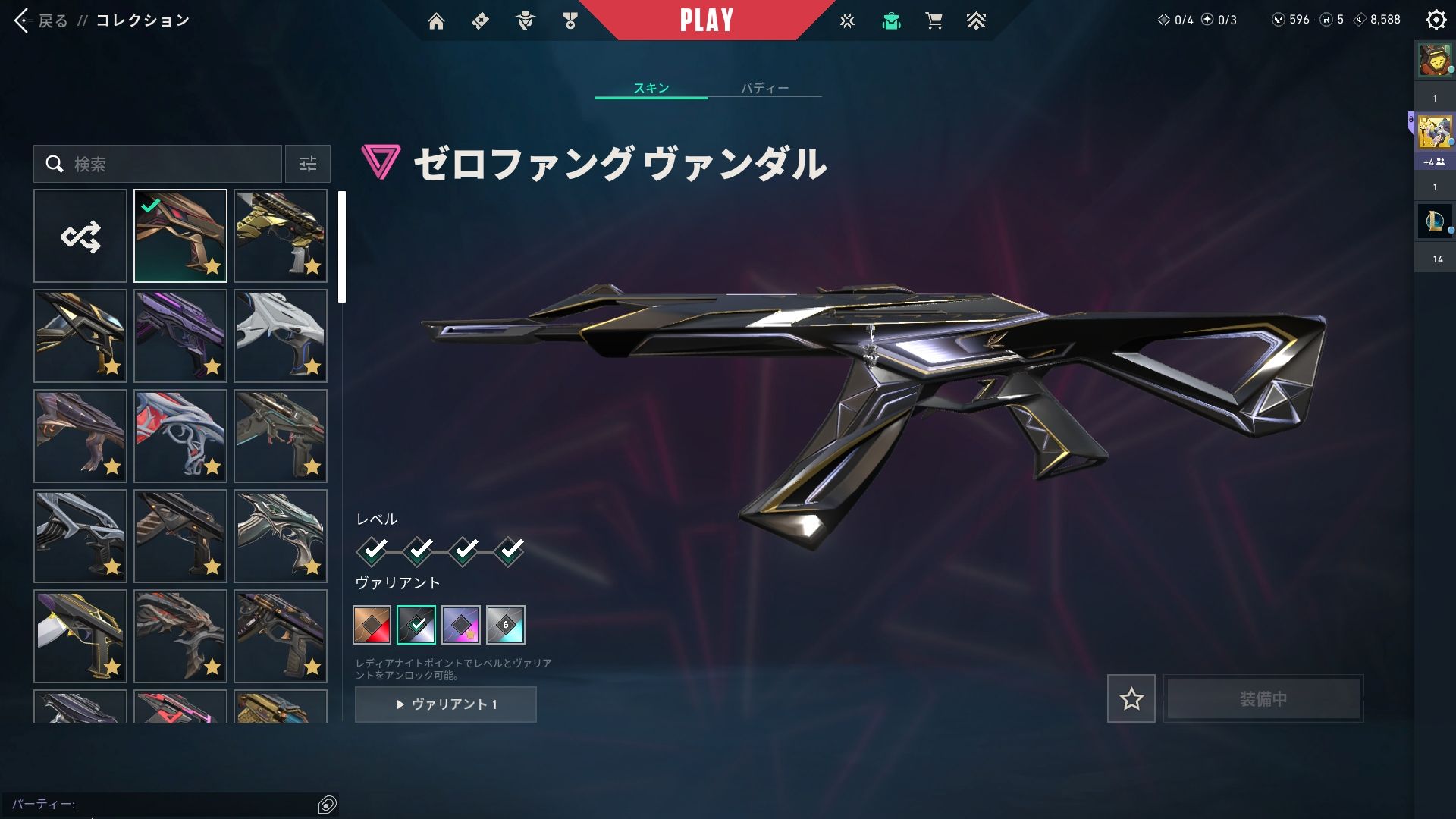Go back with the 戻る arrow
The width and height of the screenshot is (1456, 819).
point(23,20)
